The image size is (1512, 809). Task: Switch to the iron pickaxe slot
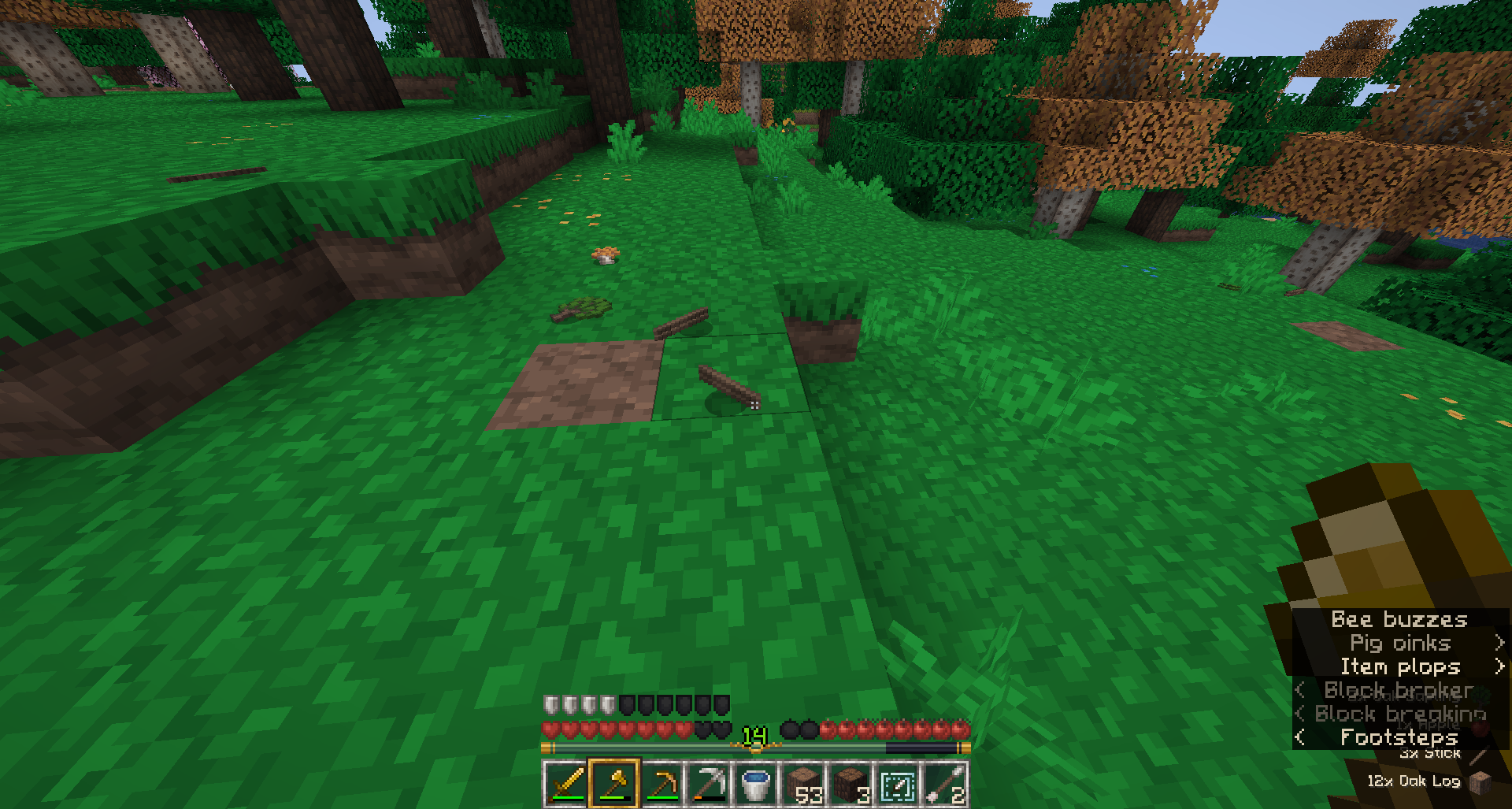[x=708, y=785]
